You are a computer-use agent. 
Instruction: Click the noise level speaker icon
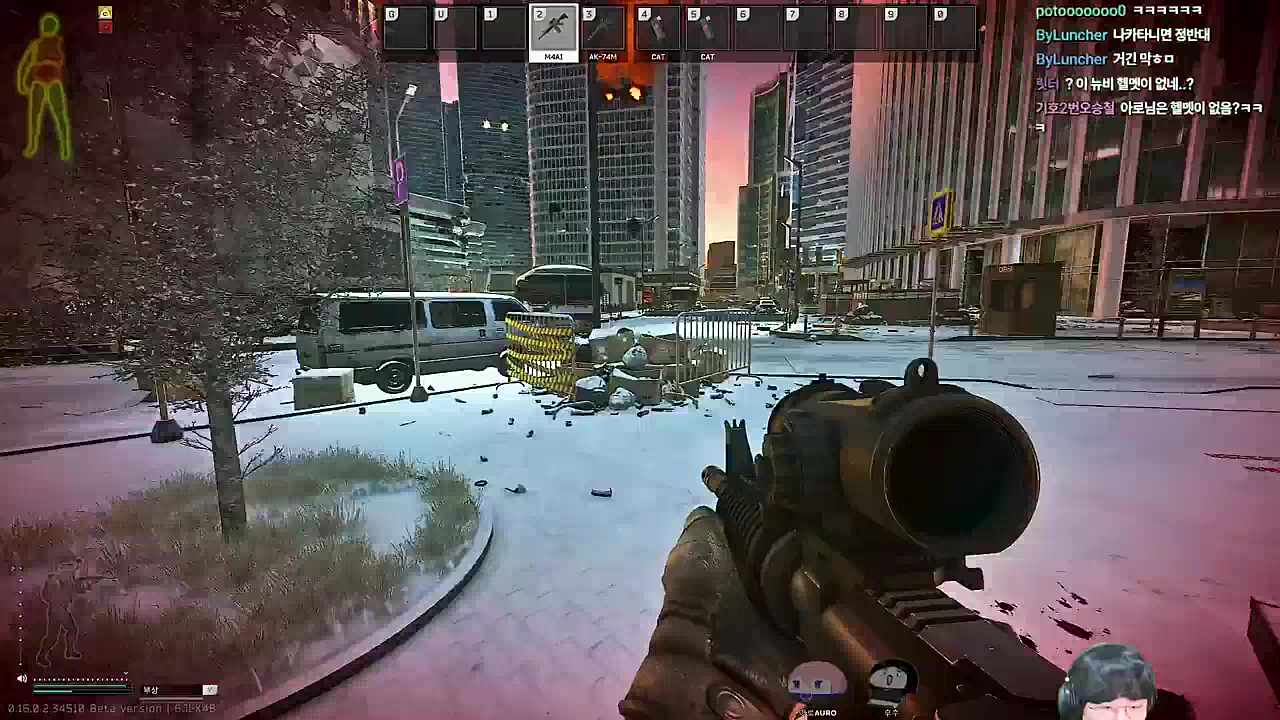(22, 679)
